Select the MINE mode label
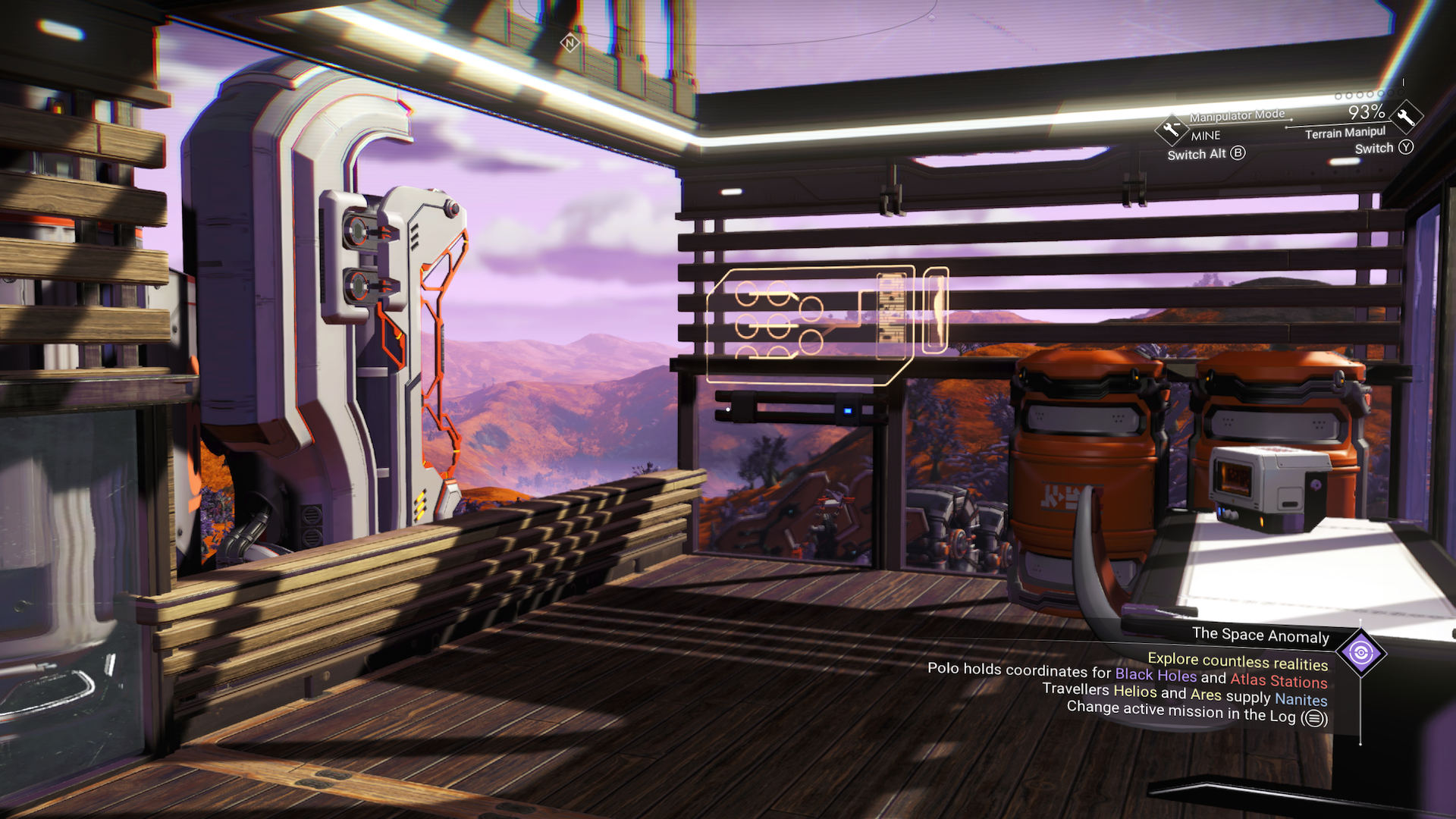The image size is (1456, 819). point(1204,136)
